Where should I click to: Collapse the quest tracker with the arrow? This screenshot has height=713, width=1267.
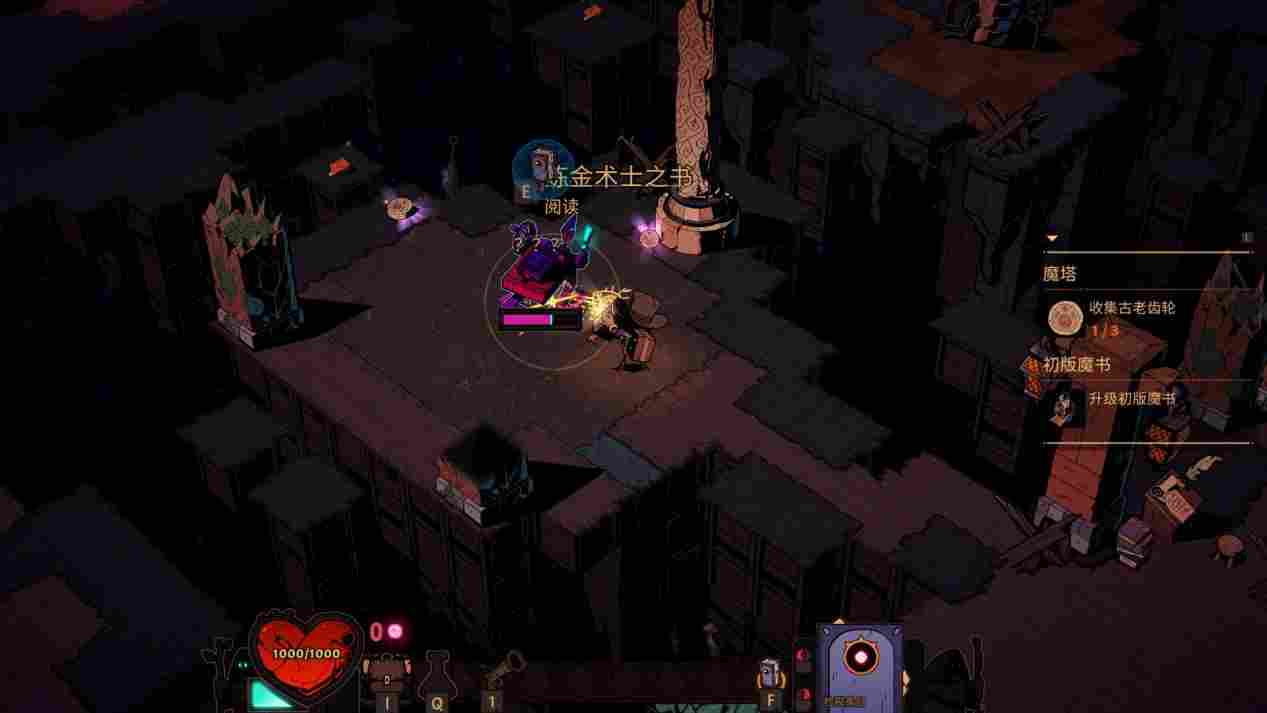[1051, 238]
